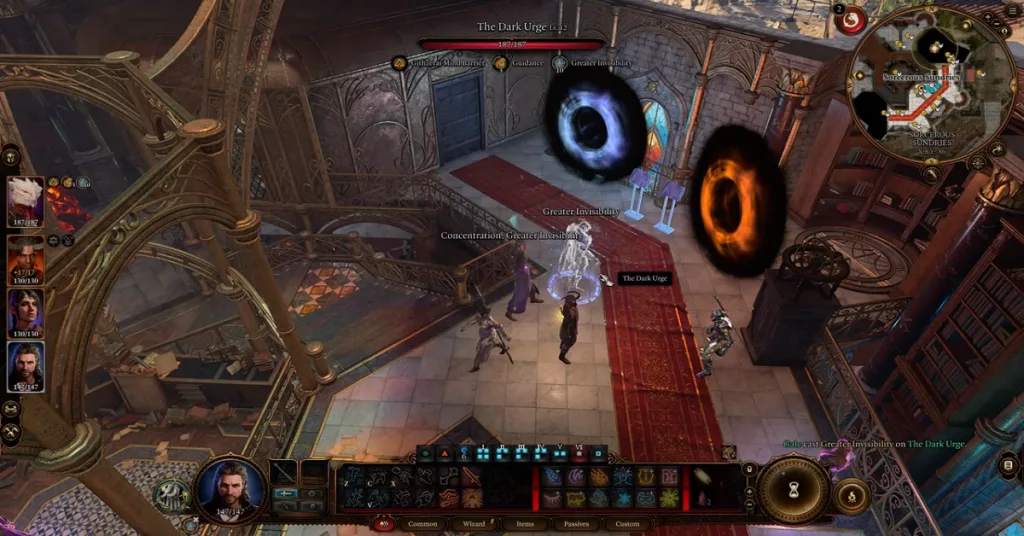Select the bearded wizard party portrait

click(x=26, y=365)
